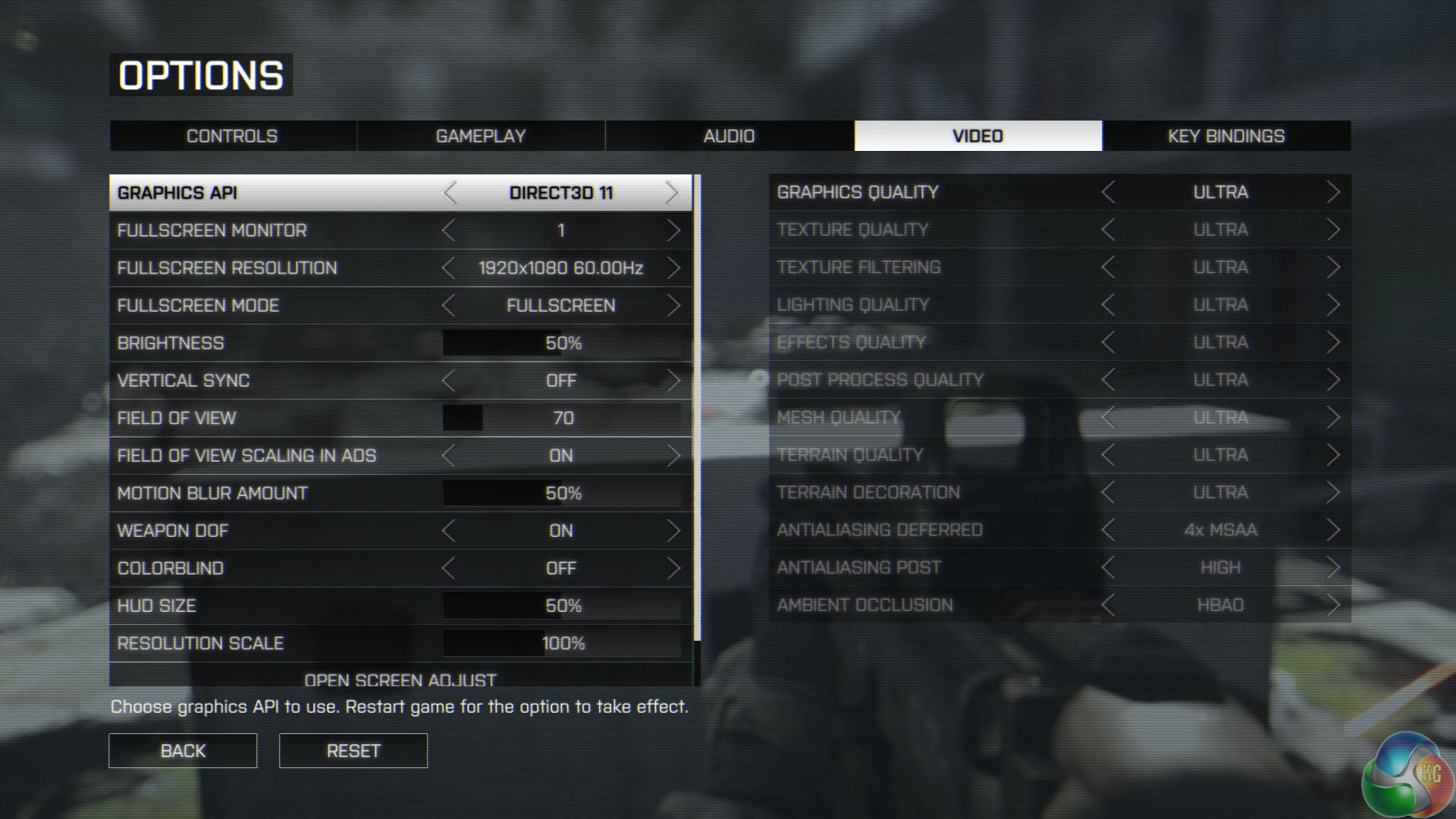Toggle Weapon DOF with left arrow

(449, 531)
